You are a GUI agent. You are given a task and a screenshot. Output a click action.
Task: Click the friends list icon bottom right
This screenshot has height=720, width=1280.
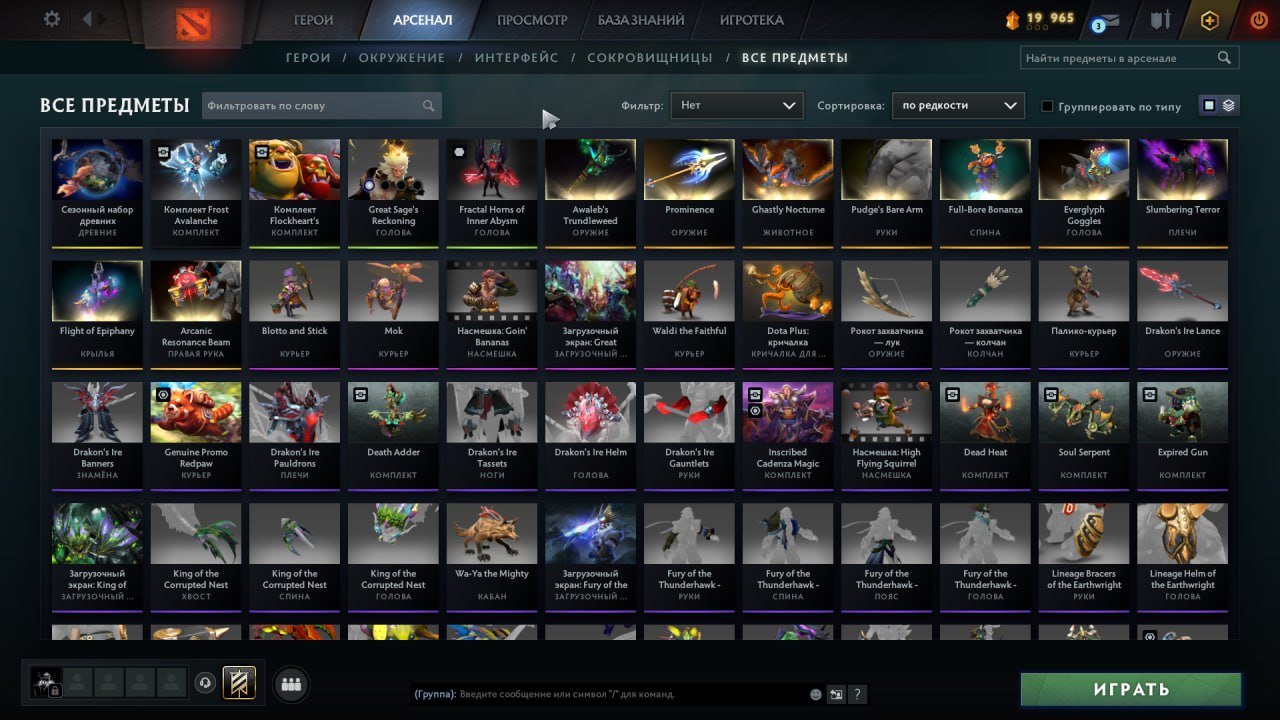point(291,684)
